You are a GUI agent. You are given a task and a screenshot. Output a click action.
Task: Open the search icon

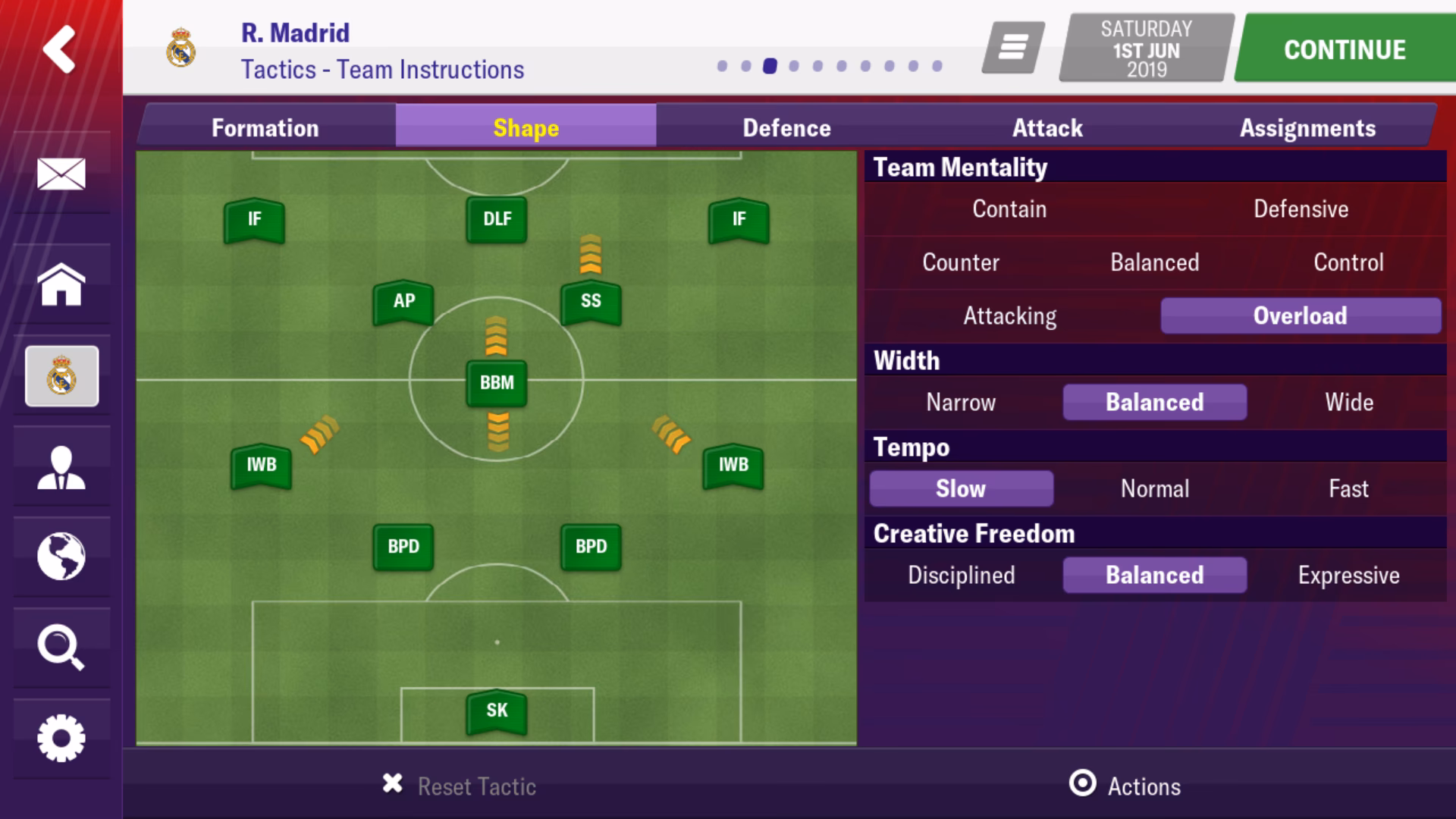click(61, 647)
